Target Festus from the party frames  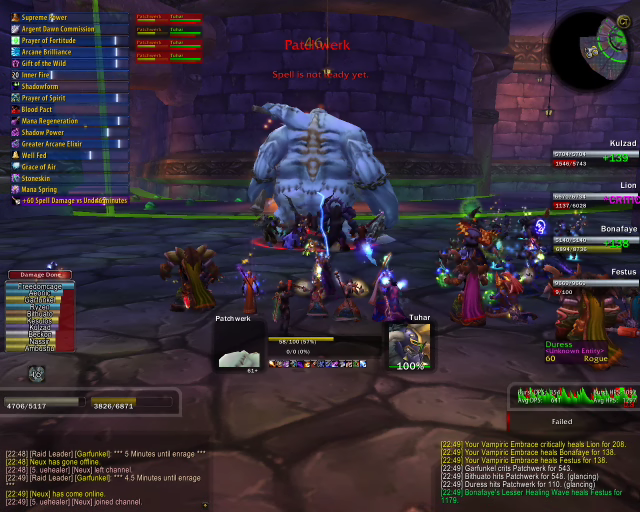click(x=597, y=281)
